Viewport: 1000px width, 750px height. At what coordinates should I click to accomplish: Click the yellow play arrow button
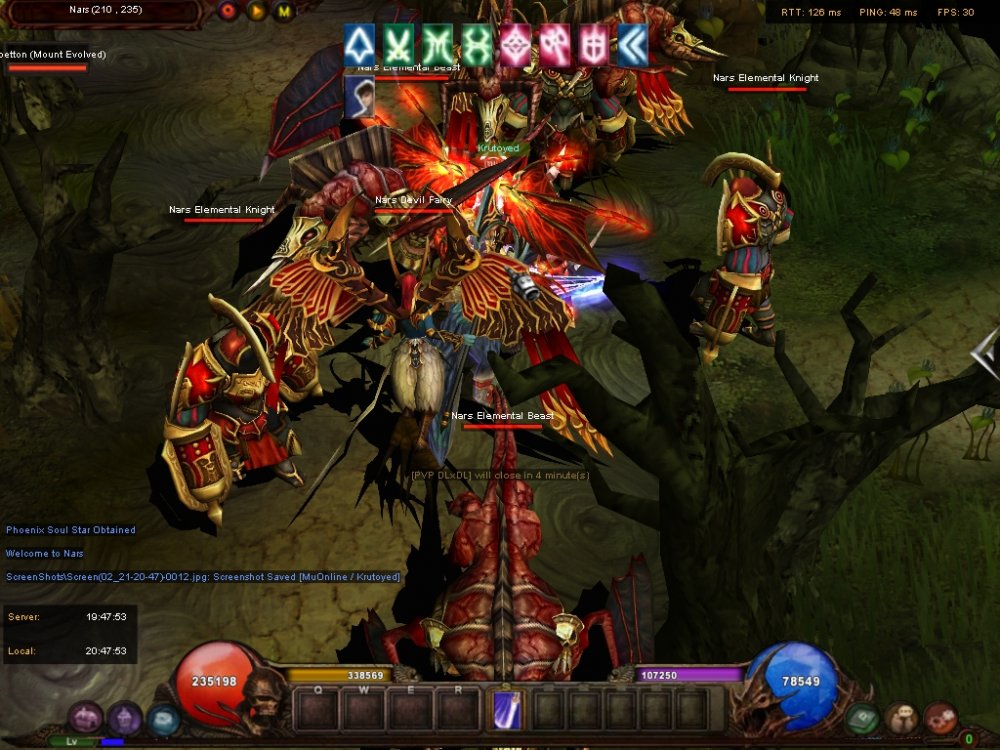pyautogui.click(x=256, y=11)
